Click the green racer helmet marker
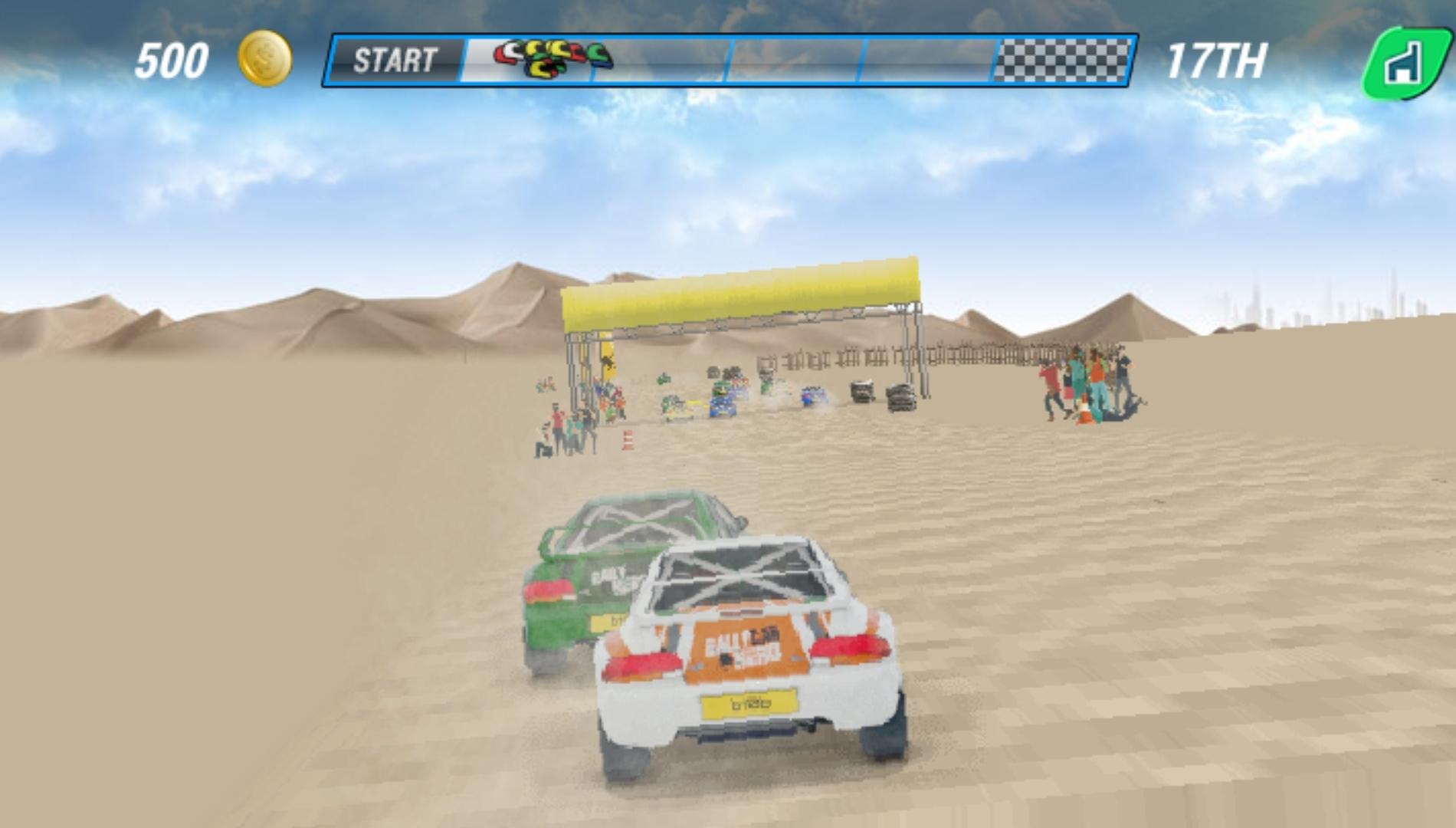The width and height of the screenshot is (1456, 828). (599, 51)
